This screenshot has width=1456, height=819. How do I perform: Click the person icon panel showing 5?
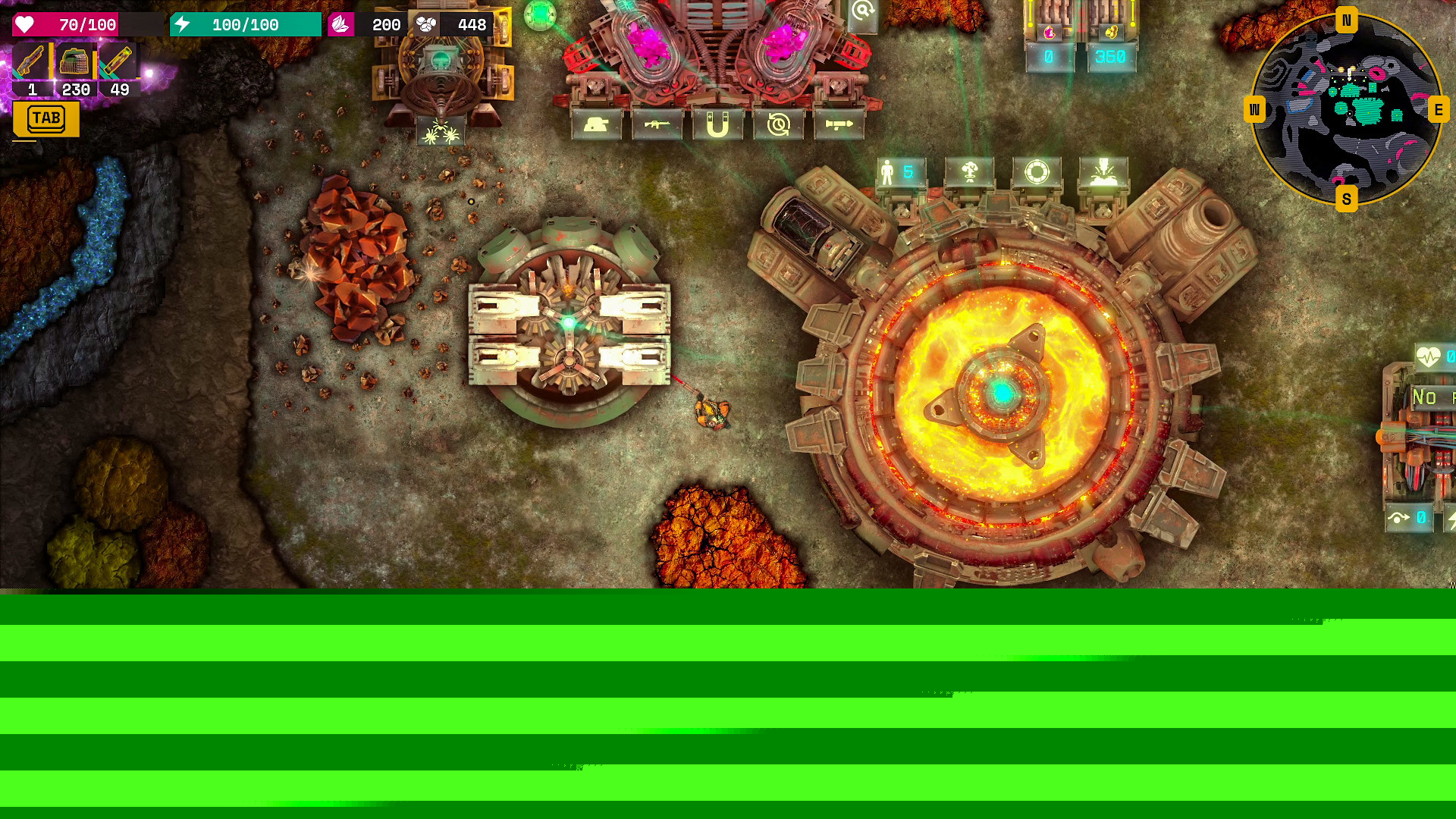tap(900, 173)
